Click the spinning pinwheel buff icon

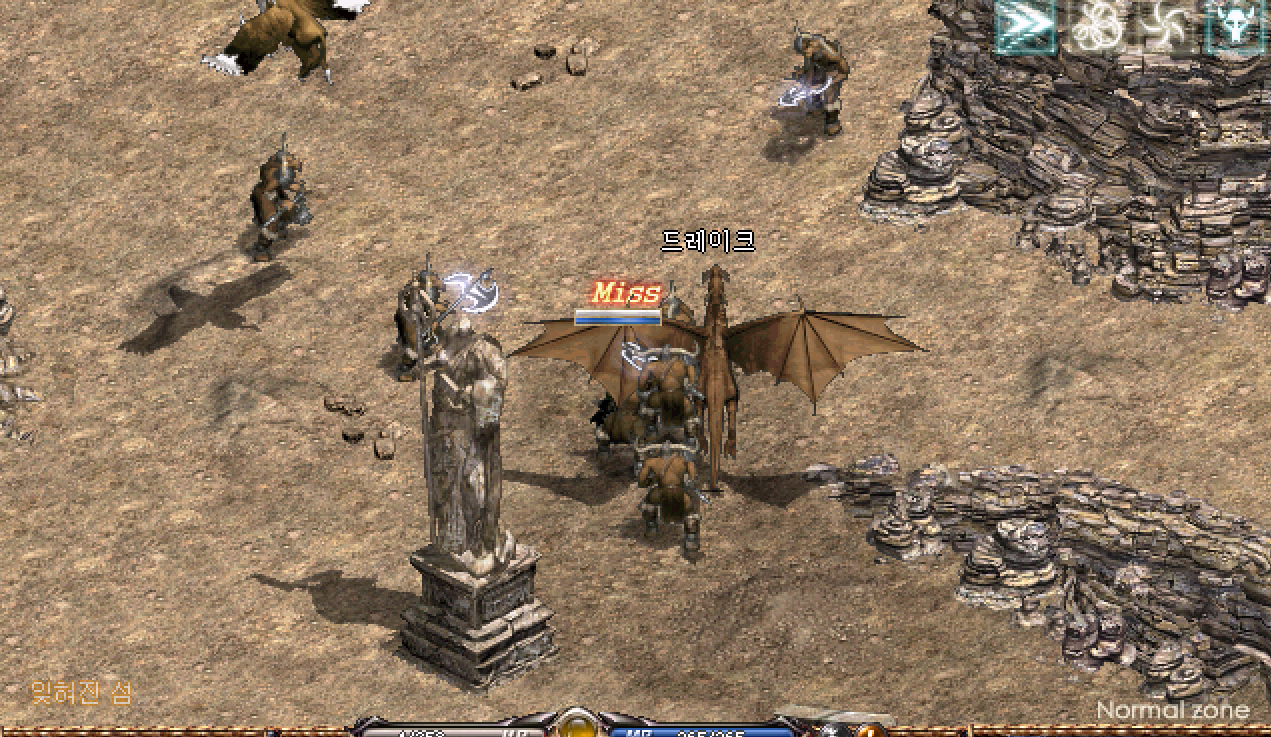(1164, 26)
